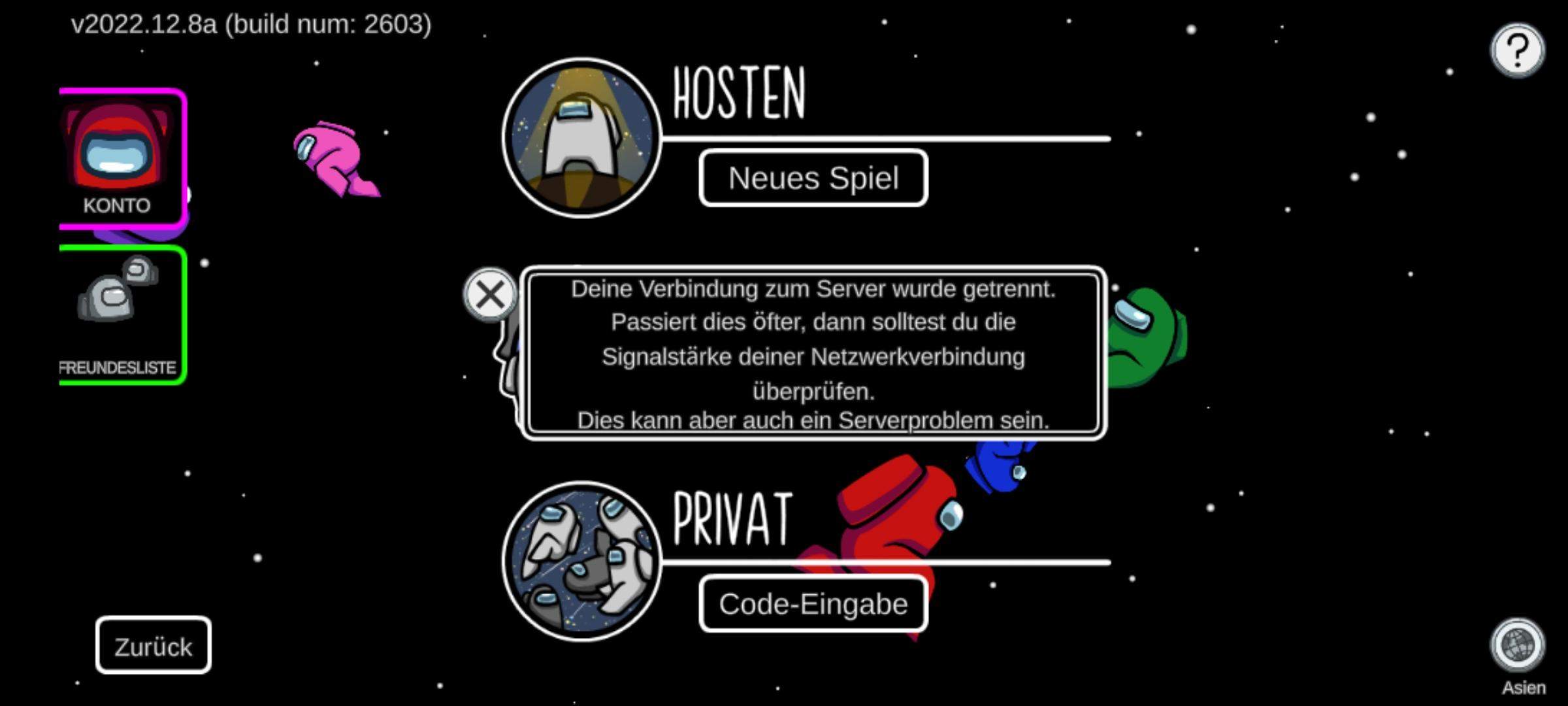Start a new game with Neues Spiel

click(813, 178)
